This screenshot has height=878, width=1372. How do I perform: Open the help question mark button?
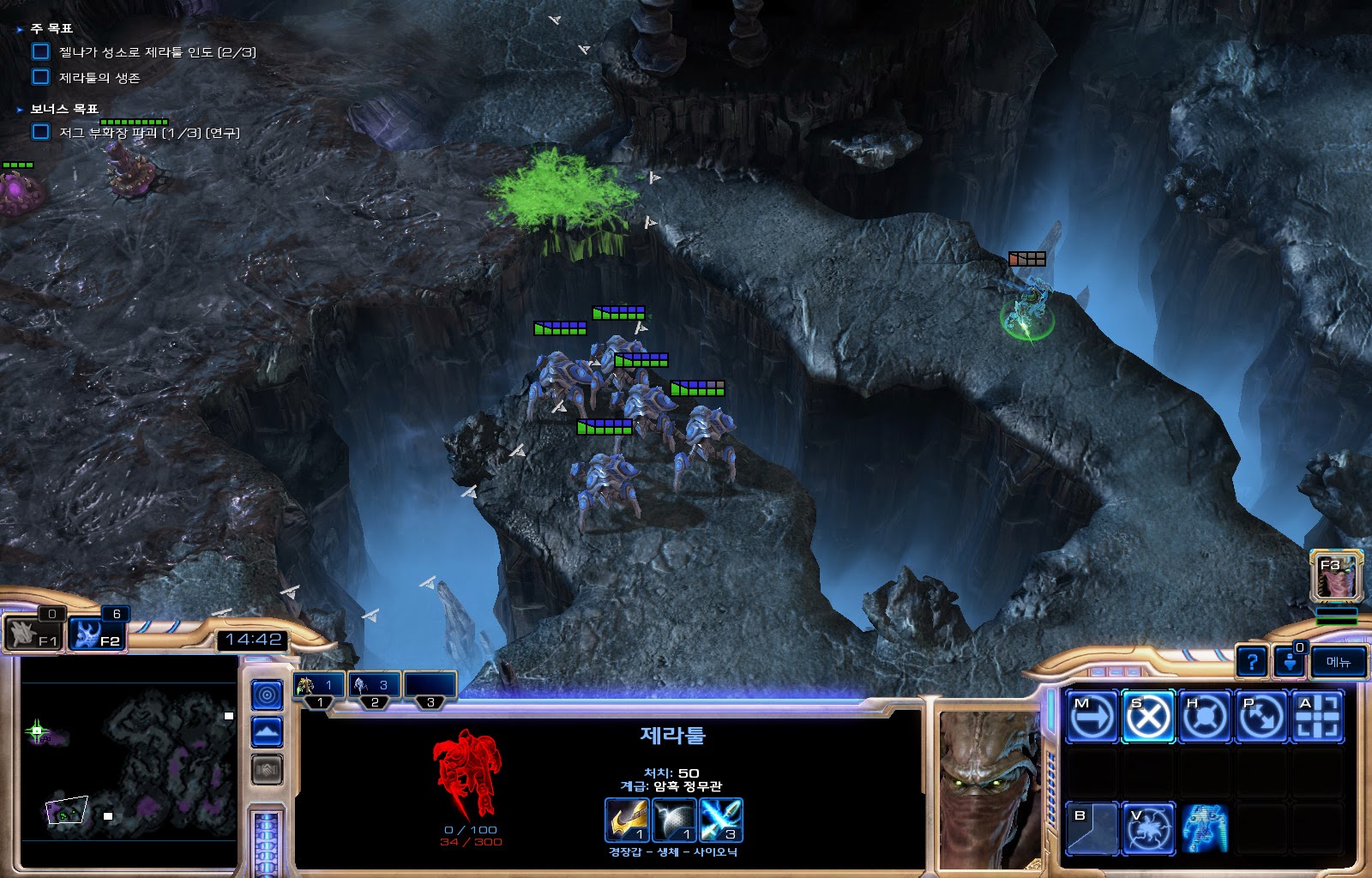click(1252, 662)
